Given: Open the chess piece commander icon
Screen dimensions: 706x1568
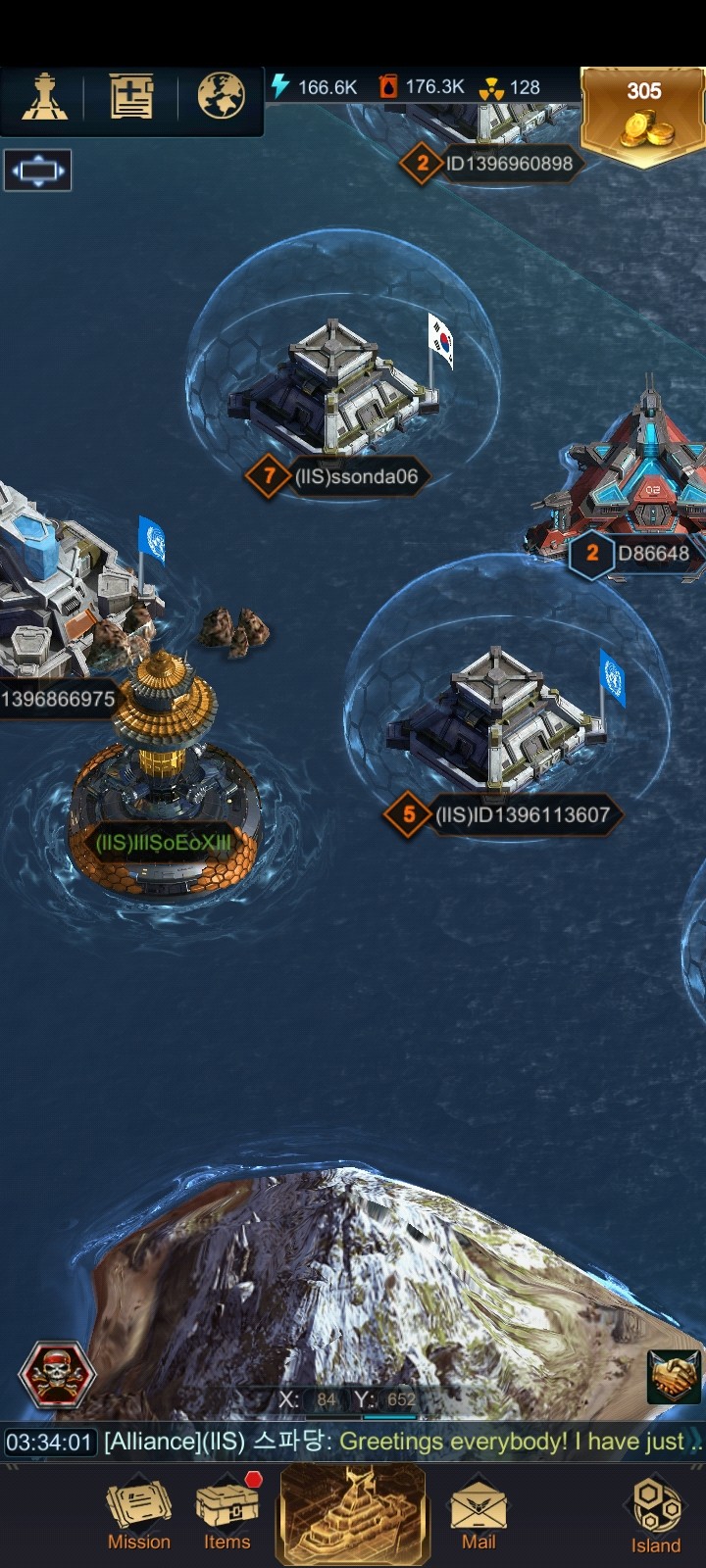Looking at the screenshot, I should 45,97.
